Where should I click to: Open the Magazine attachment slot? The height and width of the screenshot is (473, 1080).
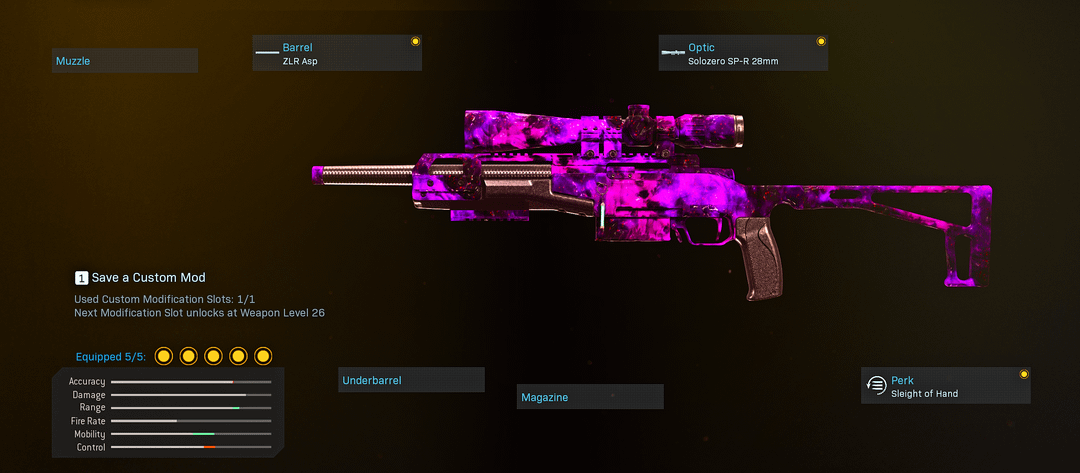589,397
